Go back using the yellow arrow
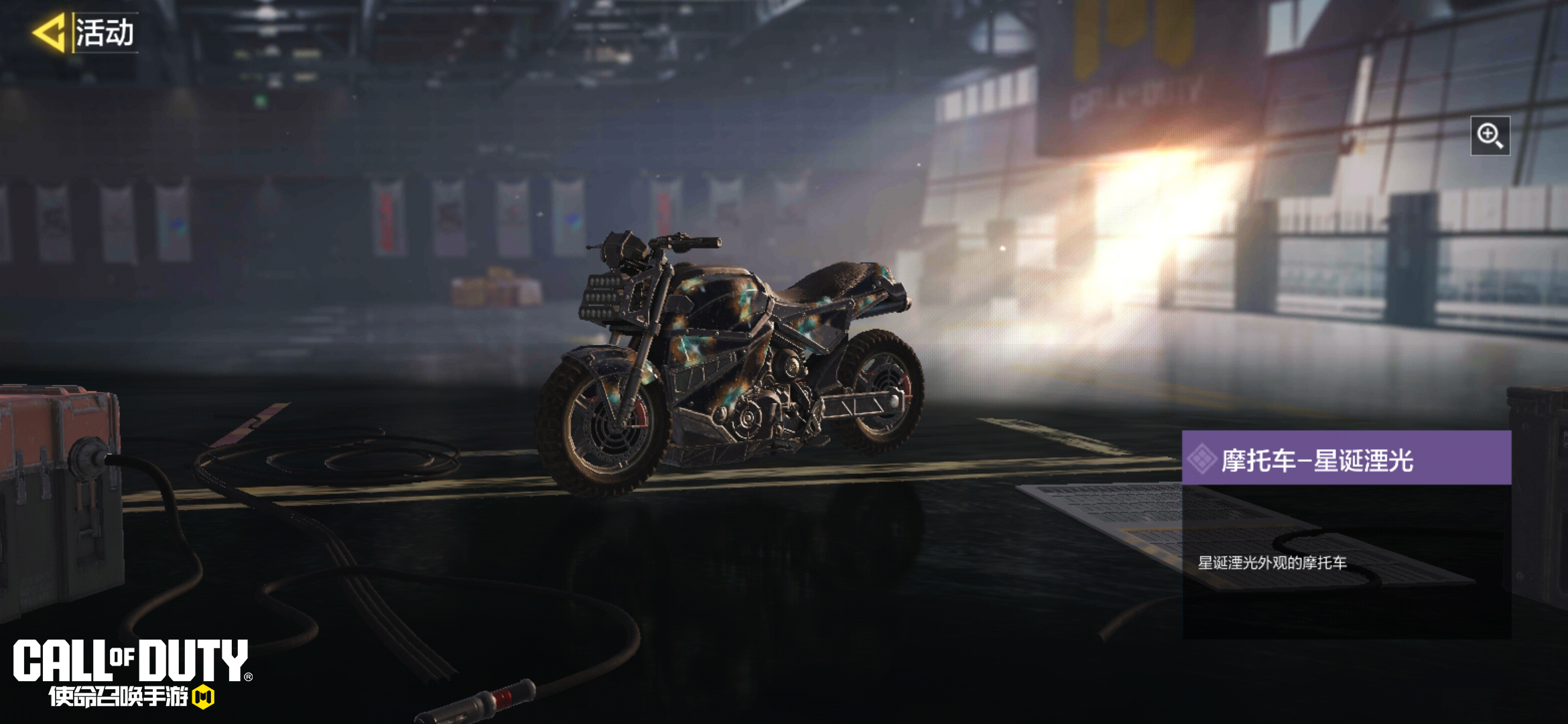1568x724 pixels. (x=49, y=32)
